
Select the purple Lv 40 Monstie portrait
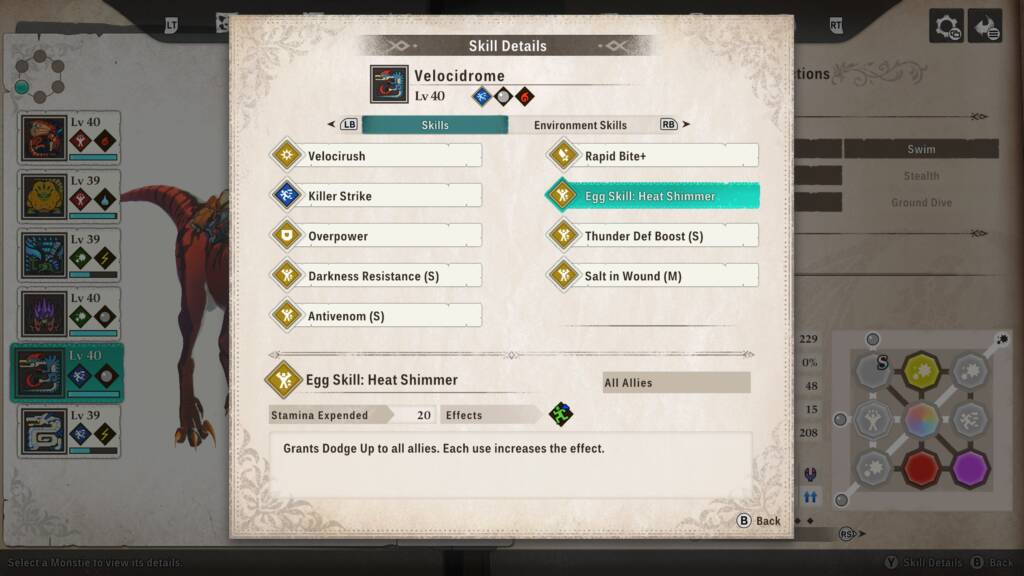[69, 313]
